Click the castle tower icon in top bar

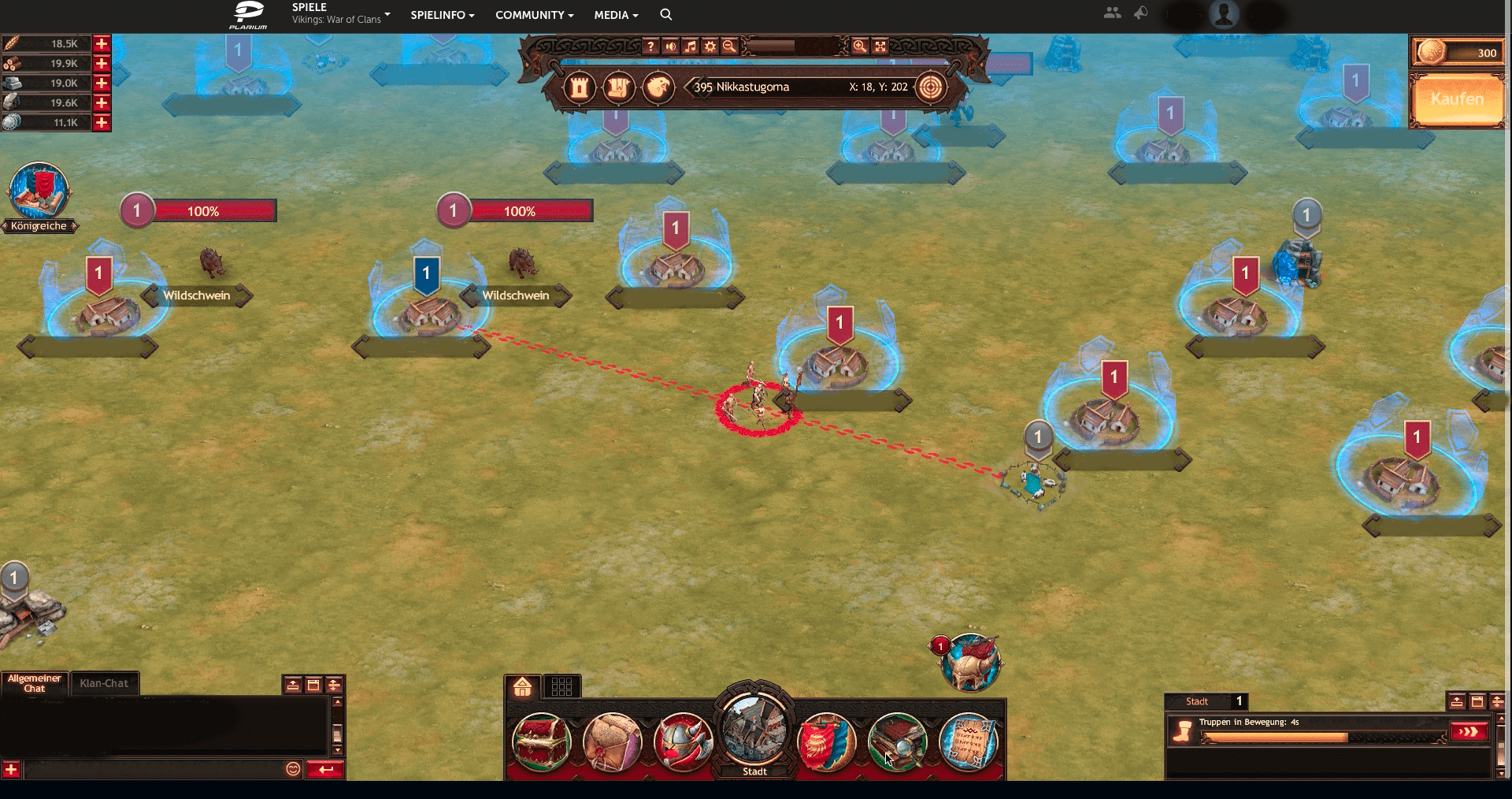[x=580, y=87]
